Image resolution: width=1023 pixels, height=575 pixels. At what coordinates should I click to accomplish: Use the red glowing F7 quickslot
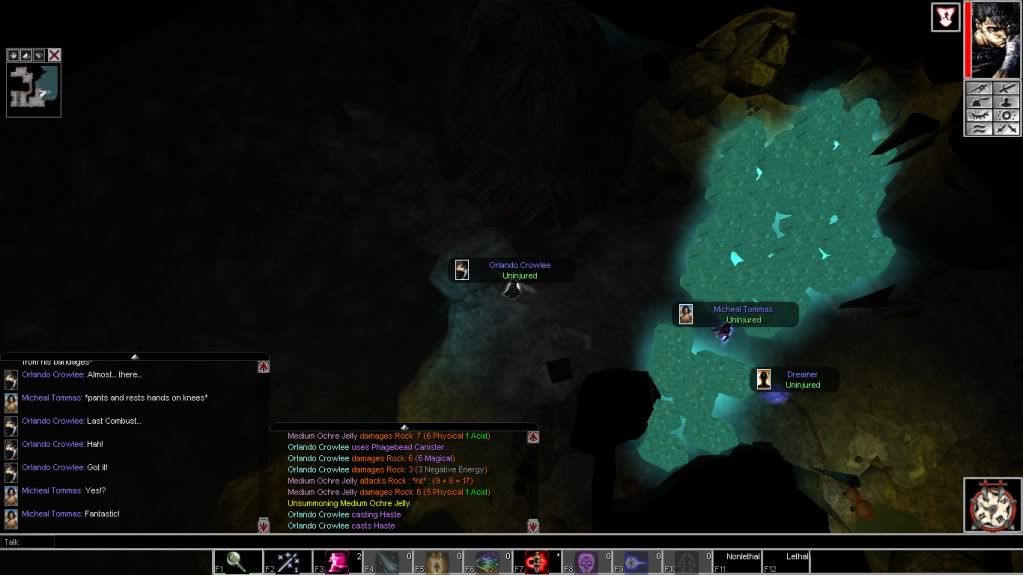click(x=539, y=562)
